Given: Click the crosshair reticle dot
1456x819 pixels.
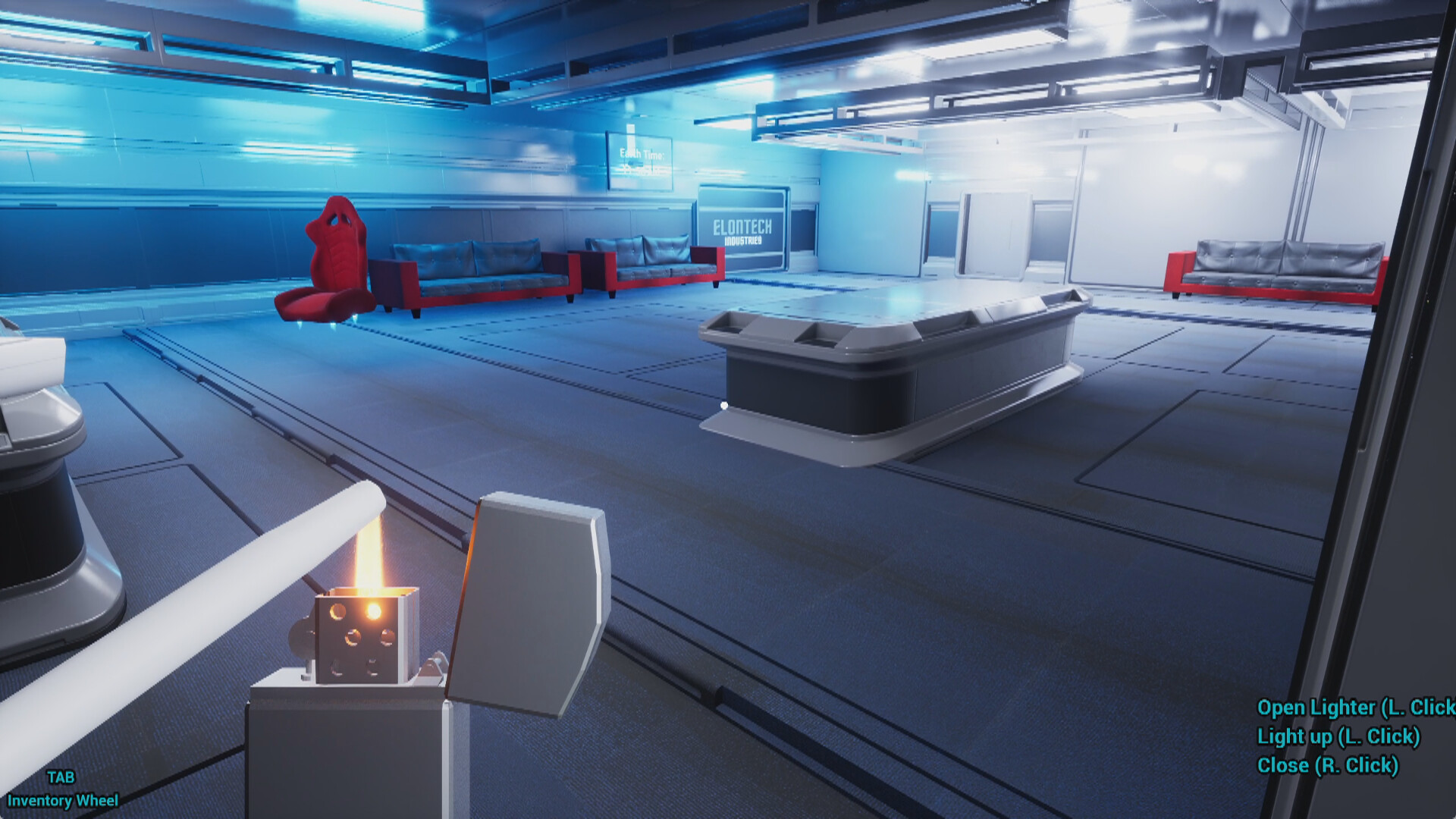Looking at the screenshot, I should pyautogui.click(x=724, y=406).
